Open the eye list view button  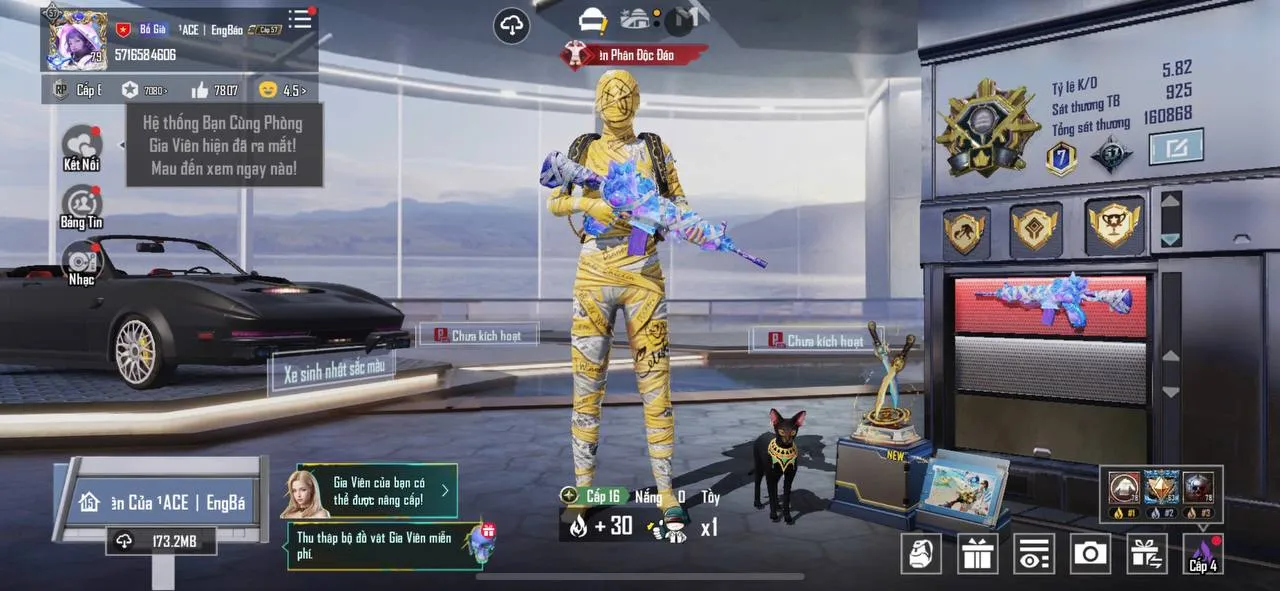[1034, 553]
